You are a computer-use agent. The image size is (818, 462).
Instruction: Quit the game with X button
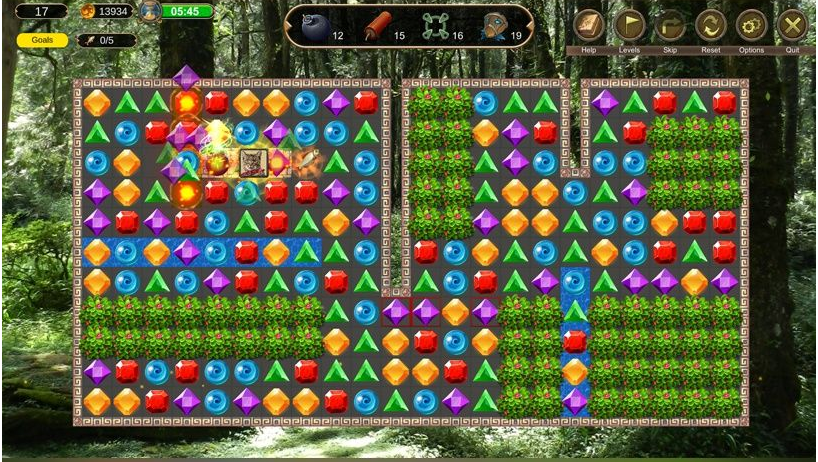click(x=792, y=25)
